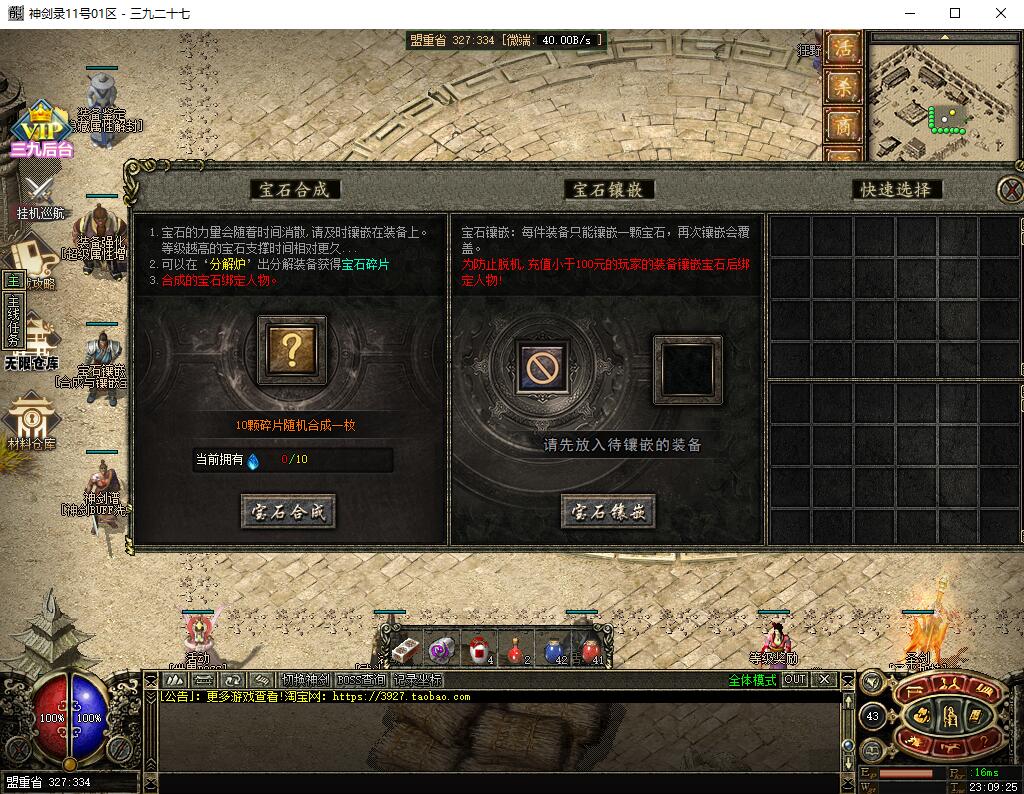Open the 无限仓库 unlimited warehouse
This screenshot has height=794, width=1024.
click(31, 343)
